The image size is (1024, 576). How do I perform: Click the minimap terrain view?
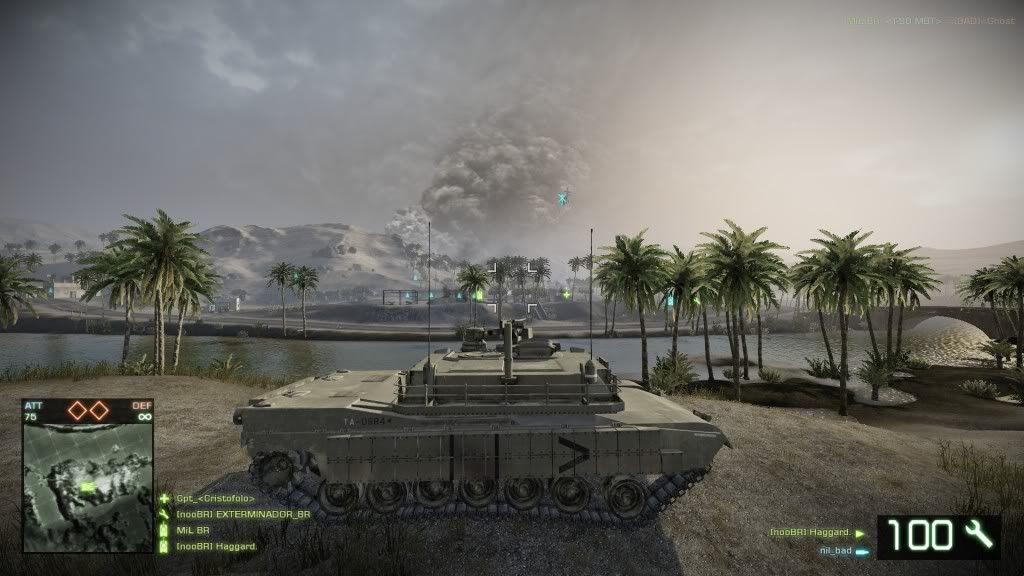[87, 487]
